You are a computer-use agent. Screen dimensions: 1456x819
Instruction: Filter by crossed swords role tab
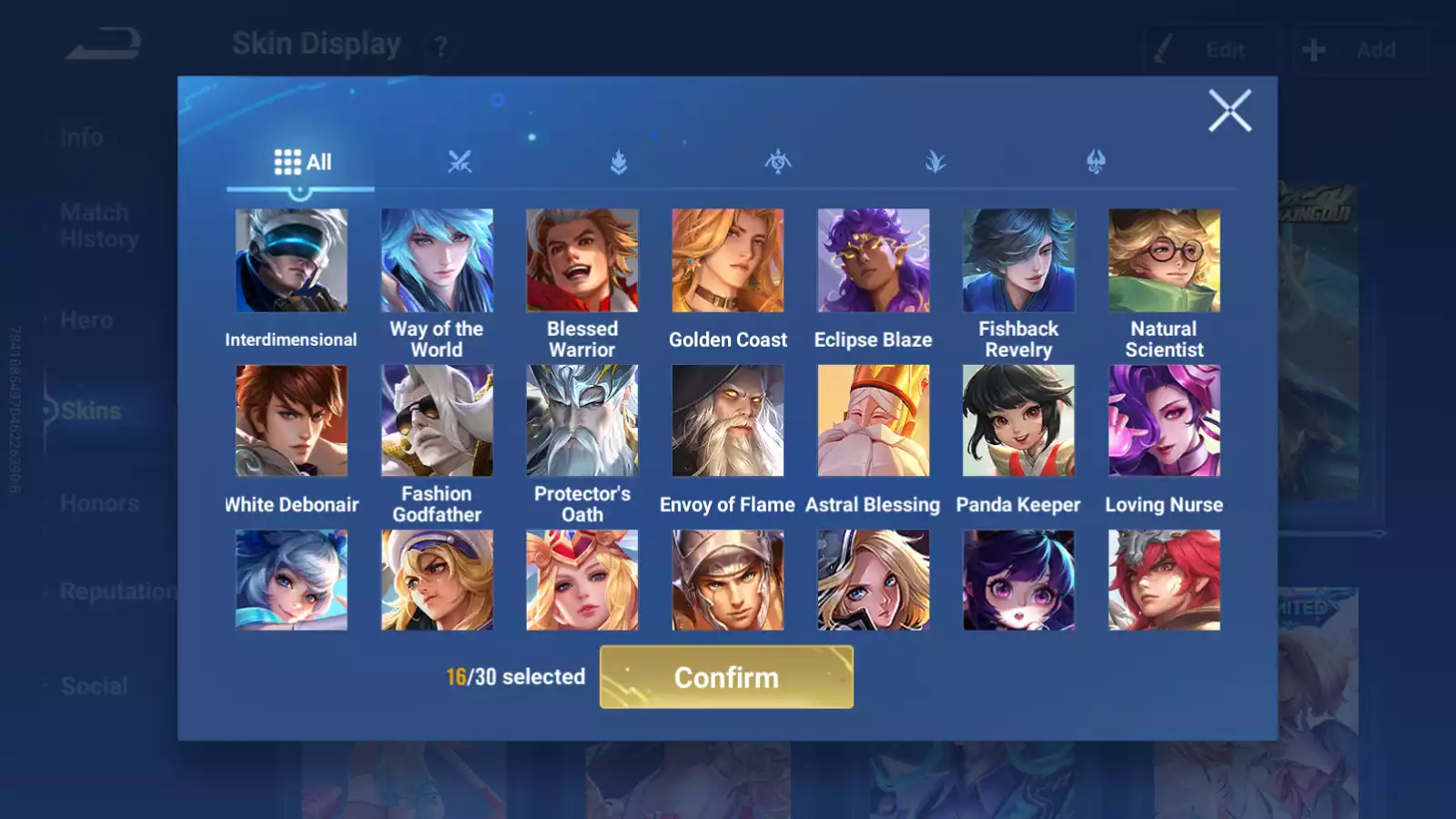tap(460, 162)
